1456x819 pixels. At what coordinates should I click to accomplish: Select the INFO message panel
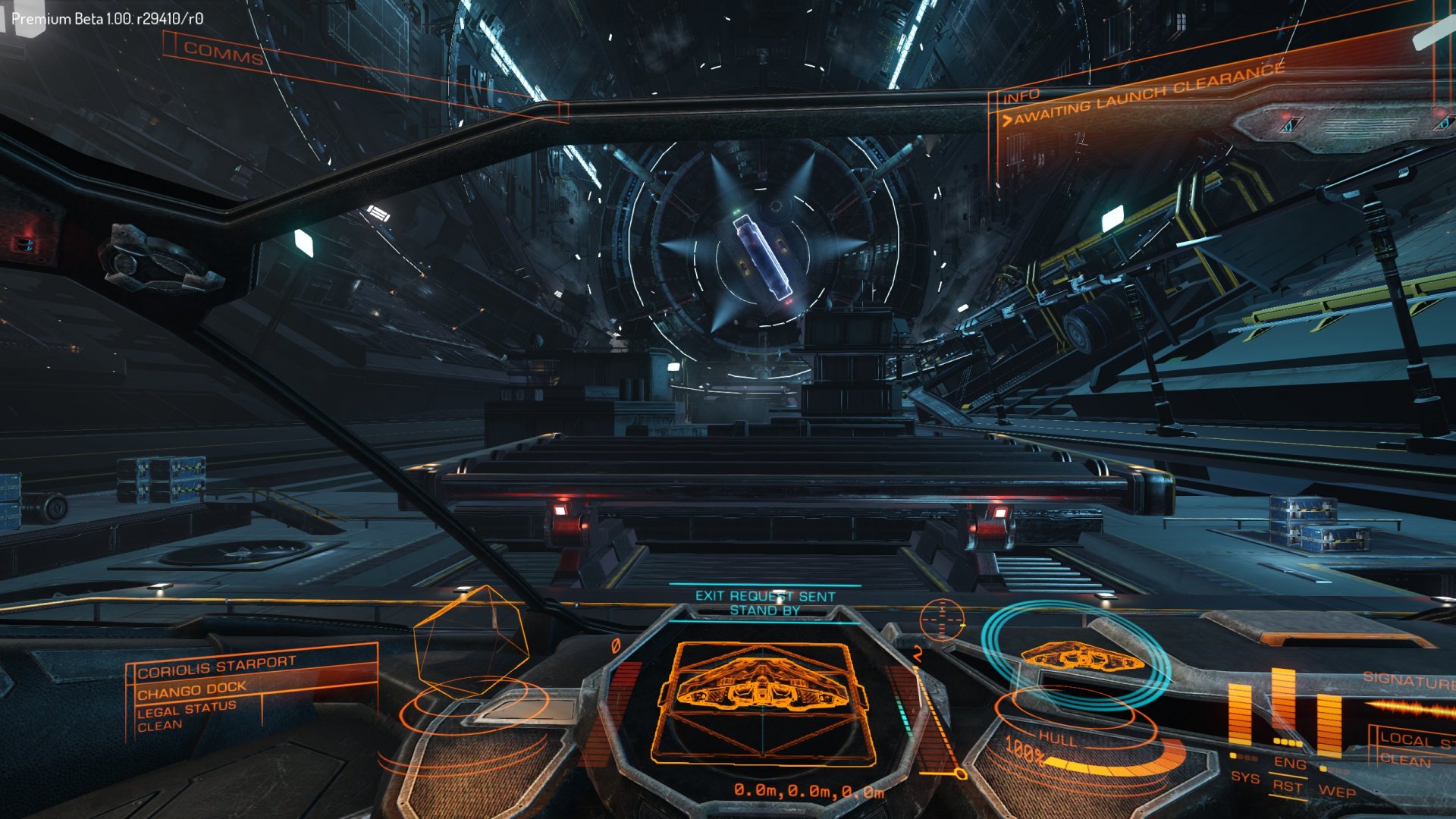1021,97
